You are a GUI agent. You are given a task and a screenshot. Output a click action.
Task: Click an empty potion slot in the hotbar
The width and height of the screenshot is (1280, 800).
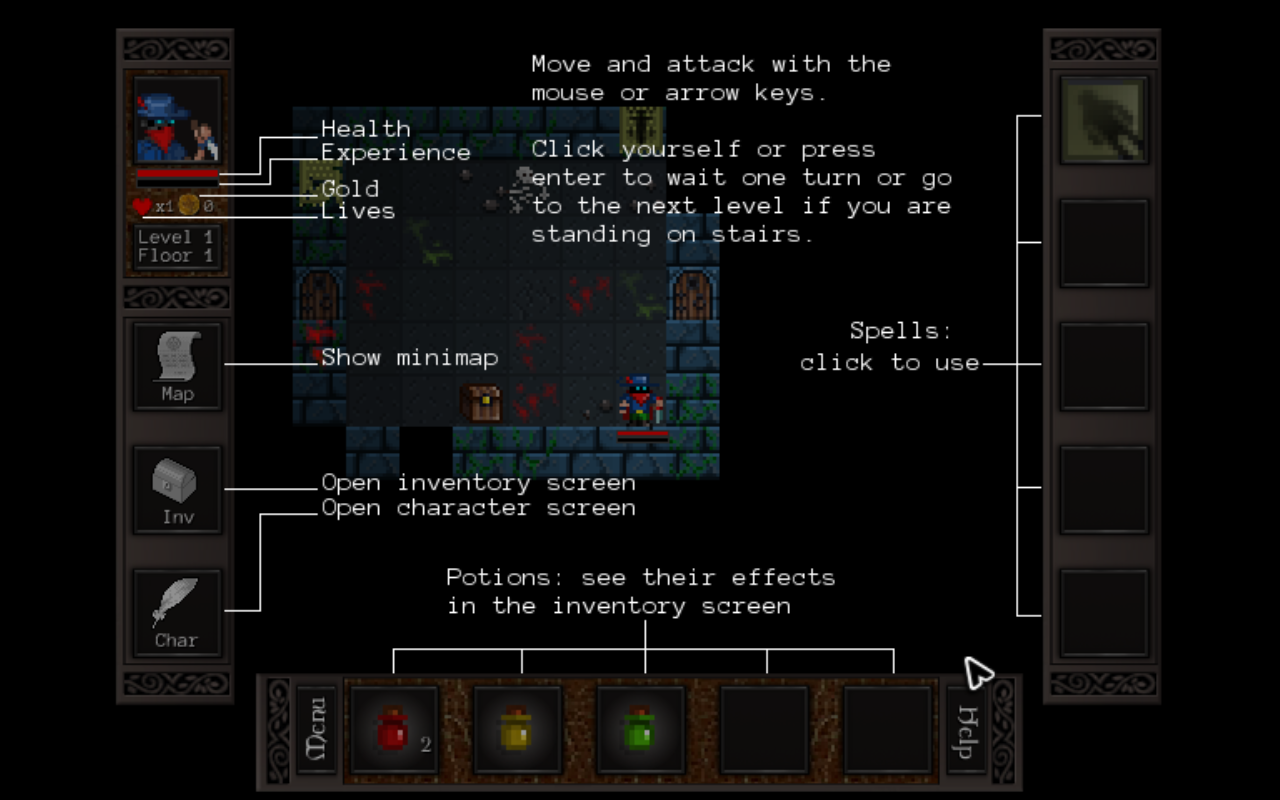coord(764,728)
